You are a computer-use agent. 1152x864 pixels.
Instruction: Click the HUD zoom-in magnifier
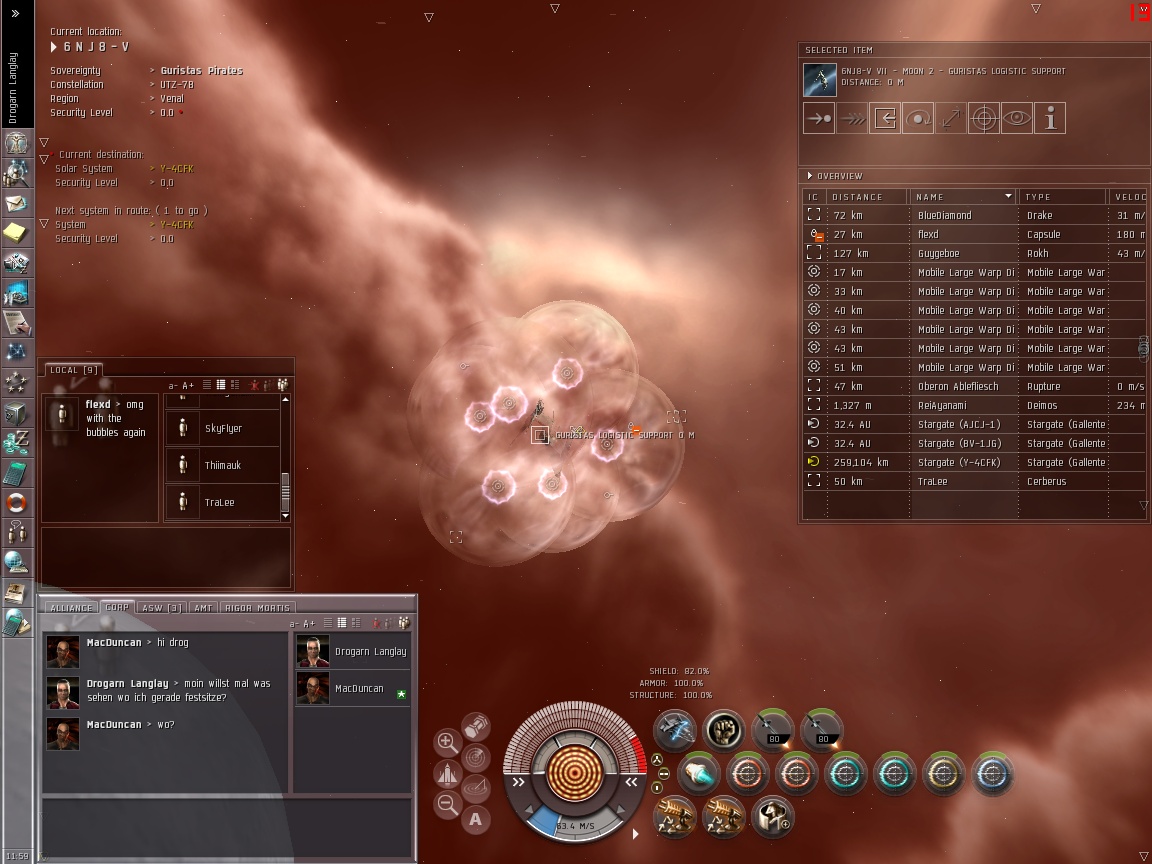pos(447,742)
